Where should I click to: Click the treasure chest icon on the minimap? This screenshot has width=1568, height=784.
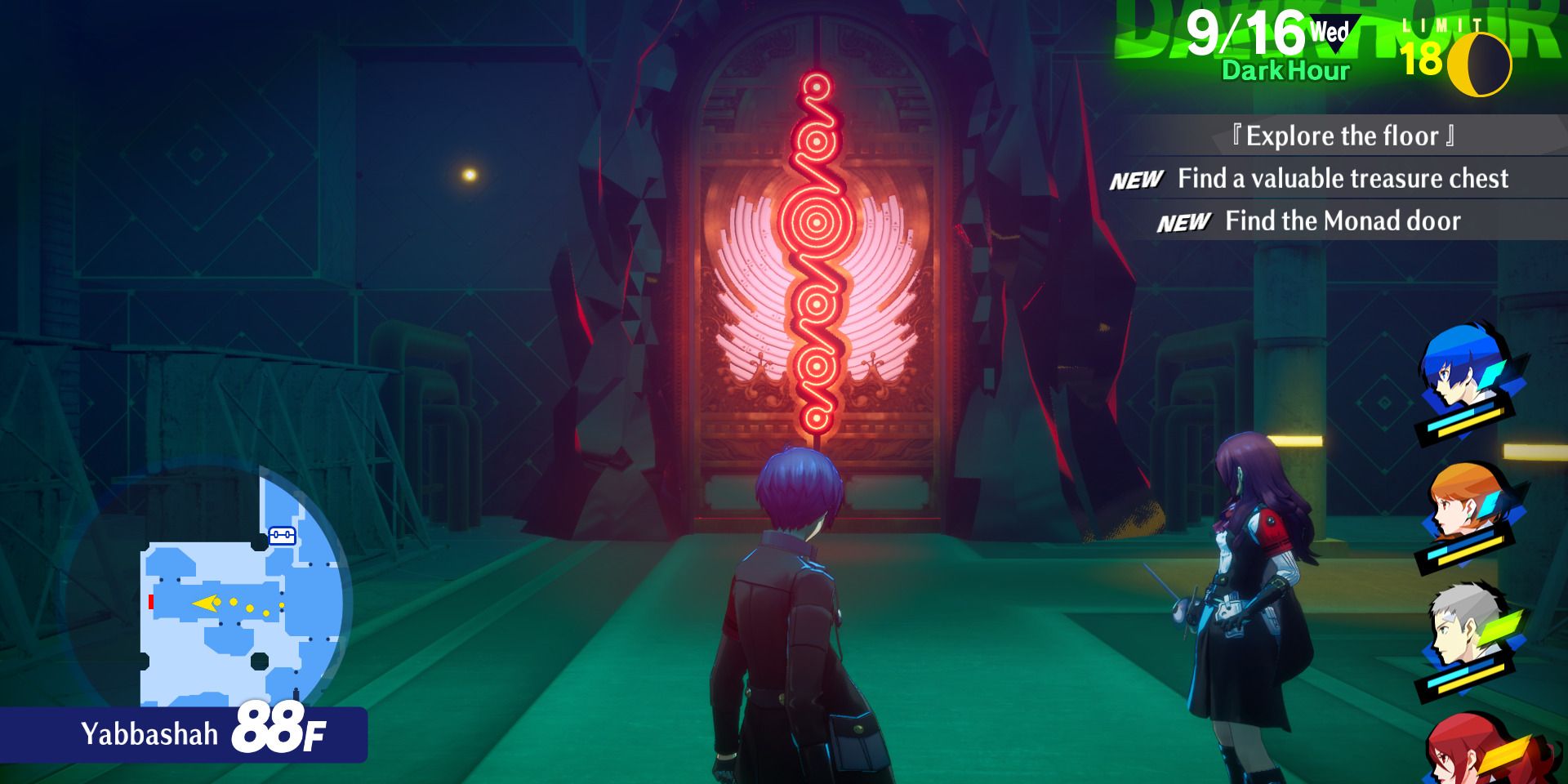point(281,535)
